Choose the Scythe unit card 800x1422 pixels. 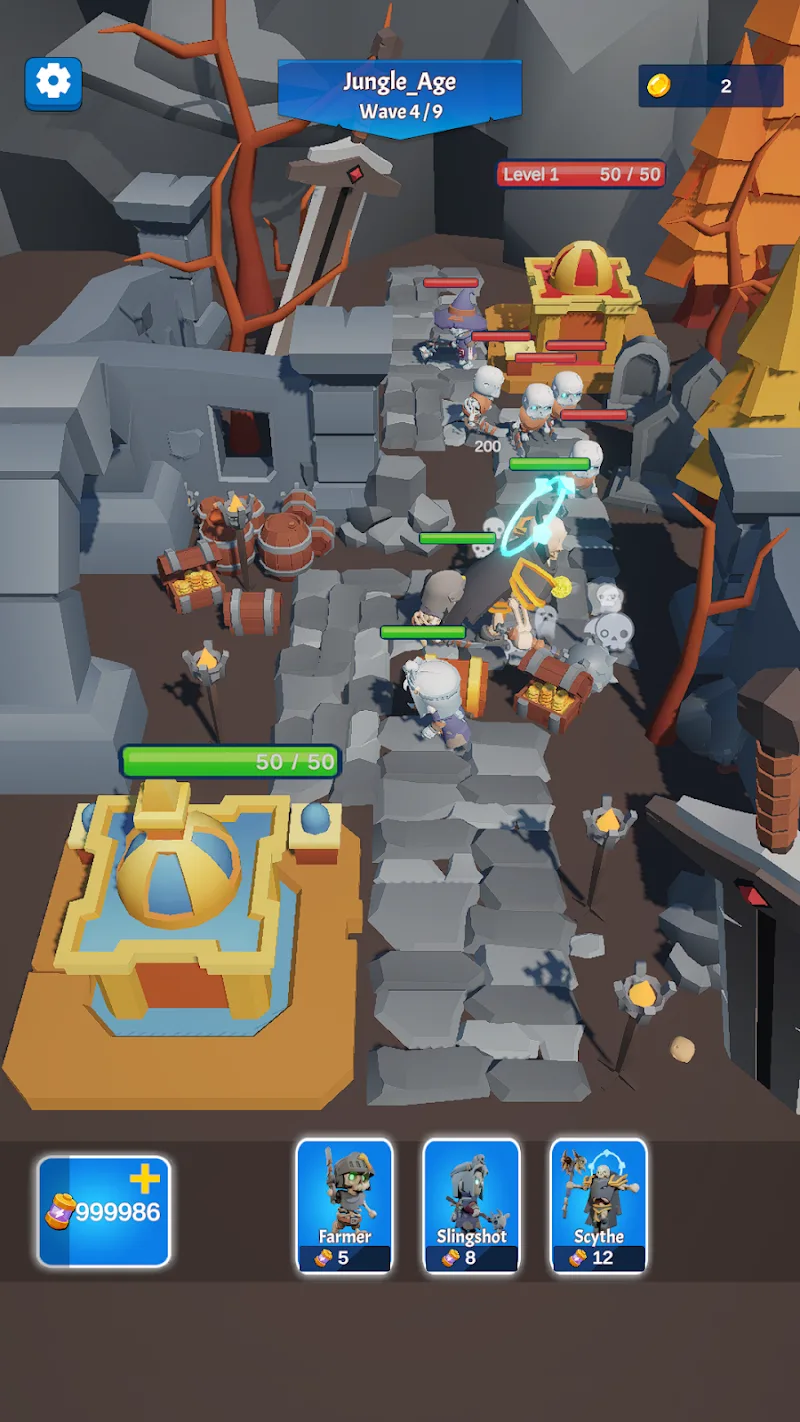598,1205
